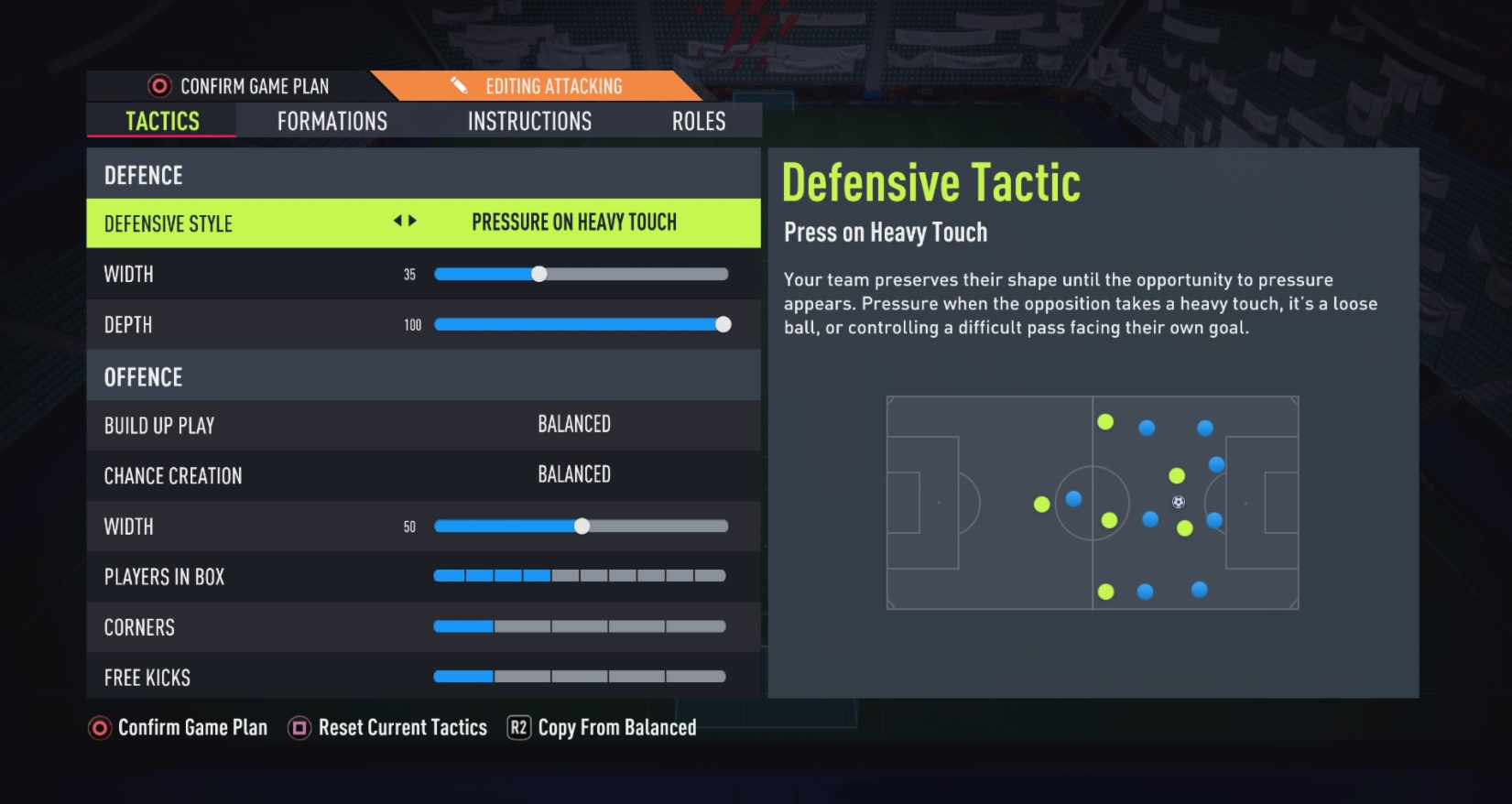
Task: Click the Copy From Balanced button
Action: pyautogui.click(x=617, y=727)
